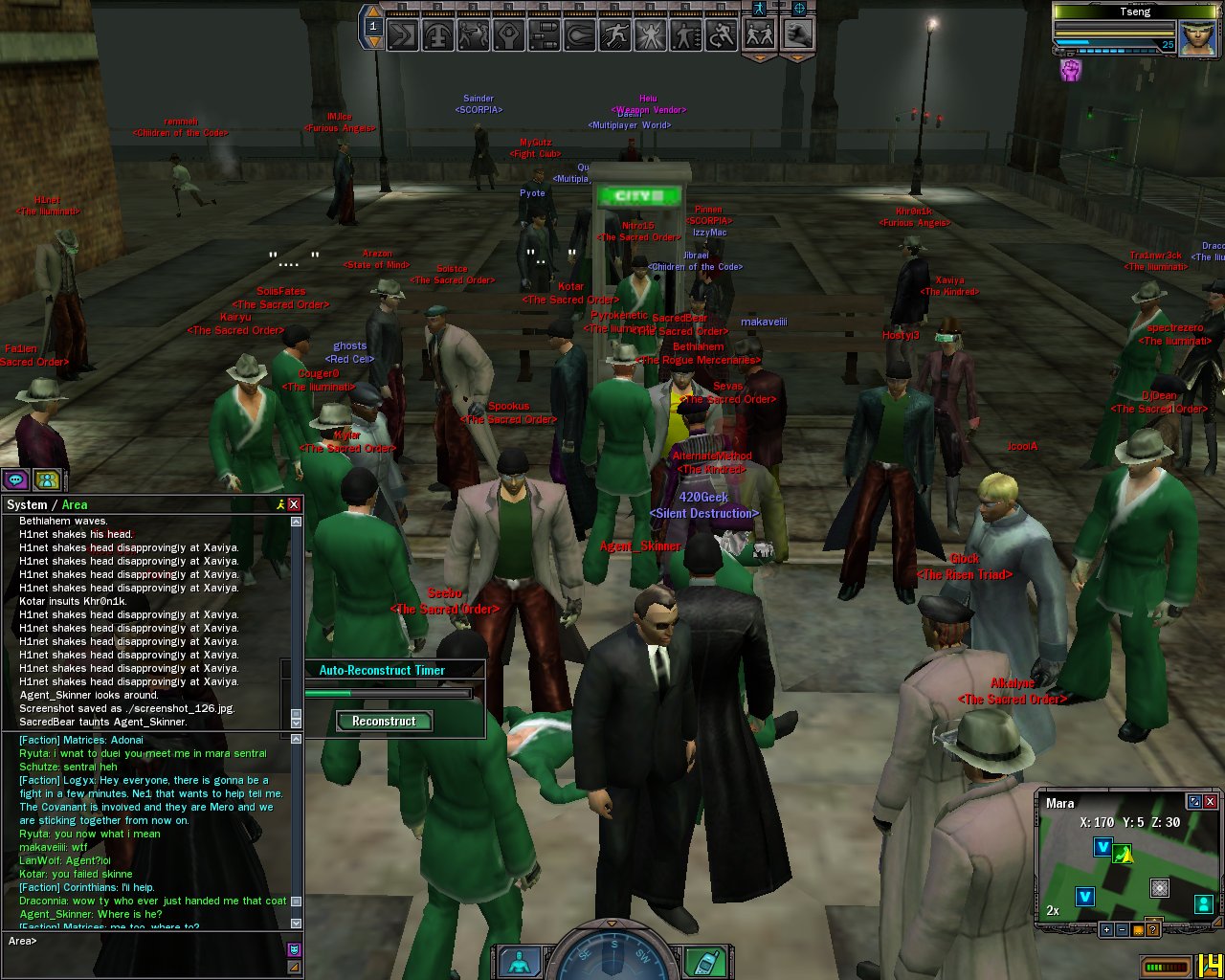This screenshot has height=980, width=1225.
Task: Close the System / Area chat window
Action: coord(295,504)
